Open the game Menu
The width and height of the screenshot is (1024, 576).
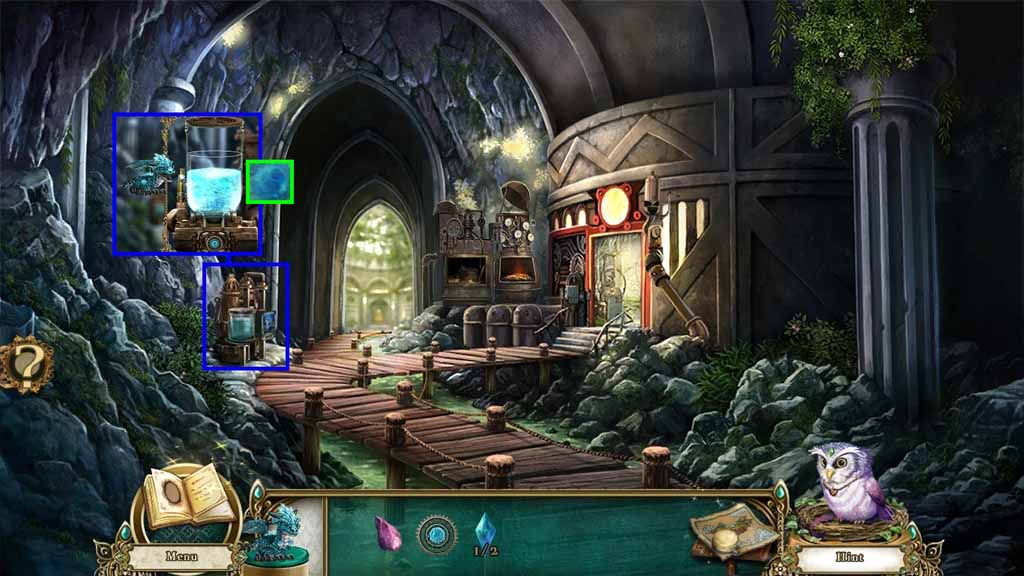(180, 555)
